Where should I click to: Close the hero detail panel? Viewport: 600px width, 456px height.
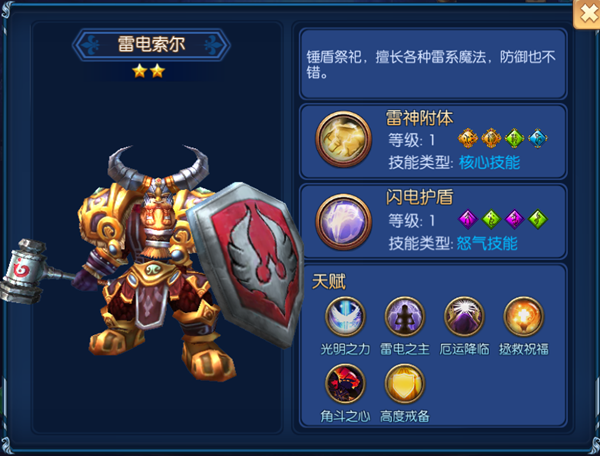pyautogui.click(x=586, y=13)
